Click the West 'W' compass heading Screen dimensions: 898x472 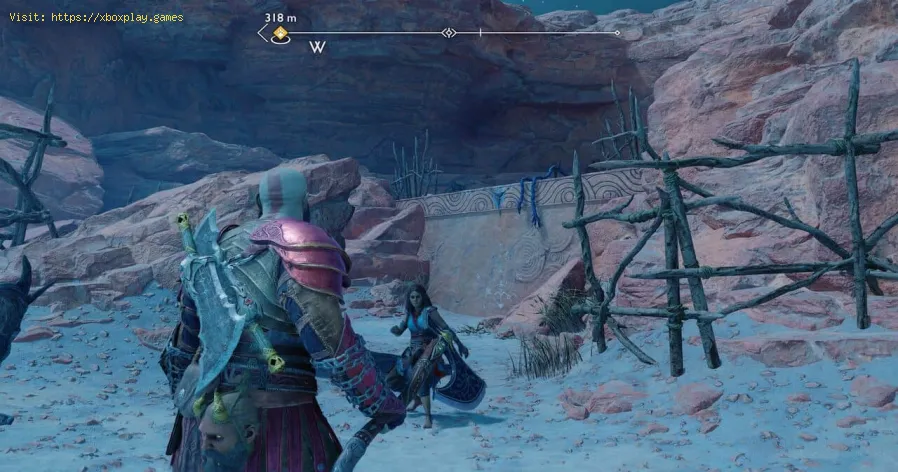pos(317,47)
